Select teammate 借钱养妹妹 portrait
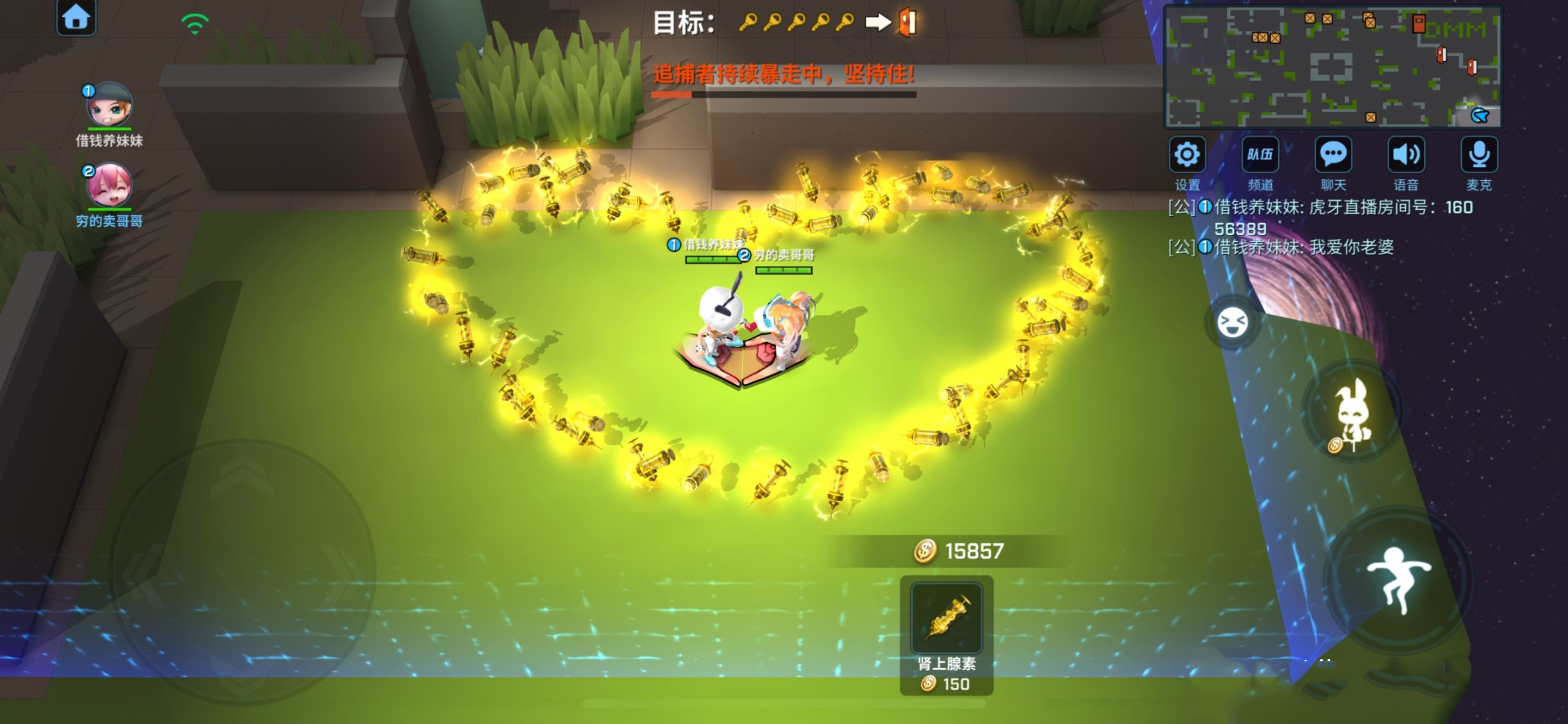This screenshot has width=1568, height=724. pos(109,106)
